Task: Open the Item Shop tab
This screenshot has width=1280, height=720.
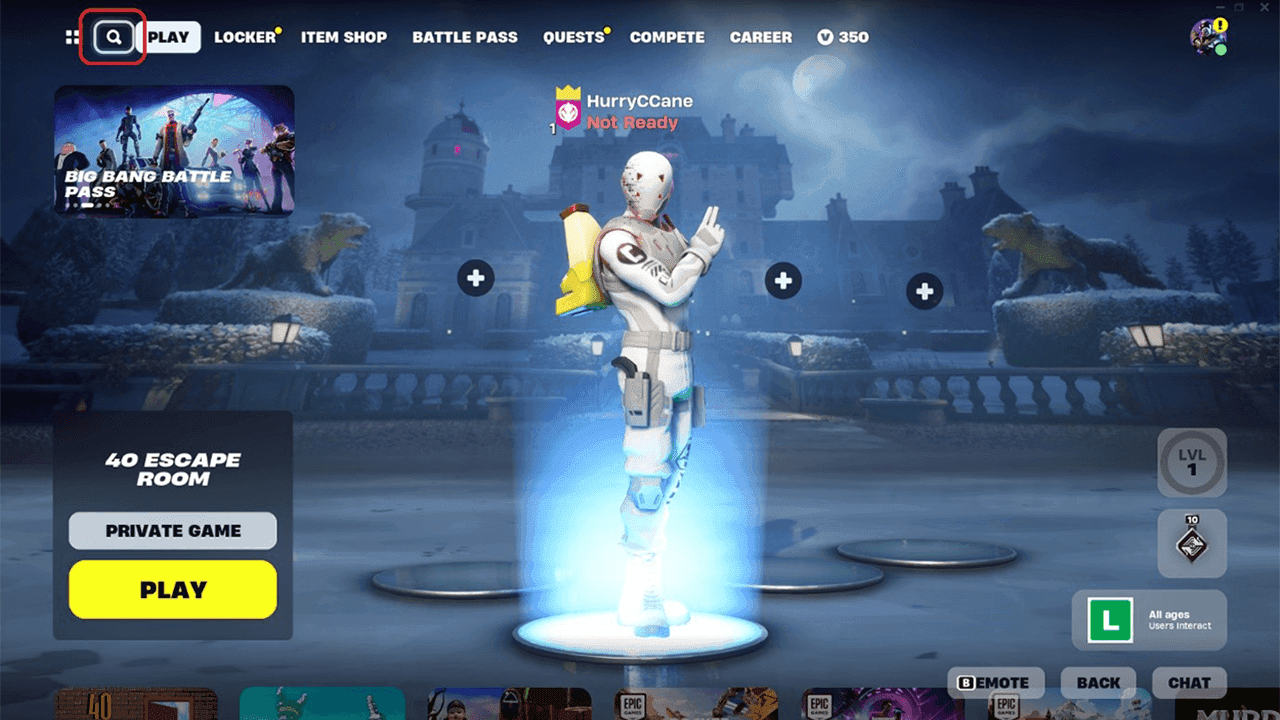Action: click(x=344, y=37)
